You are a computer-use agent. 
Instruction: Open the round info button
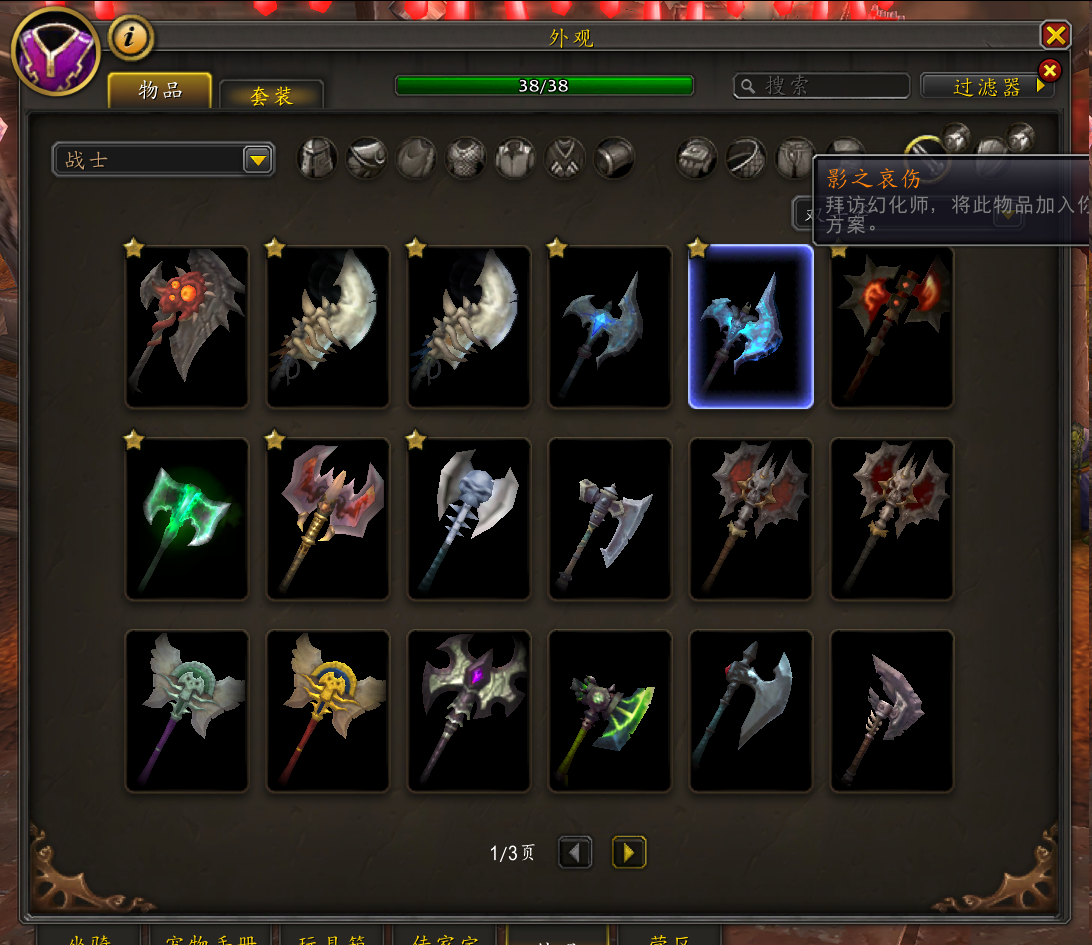tap(130, 38)
